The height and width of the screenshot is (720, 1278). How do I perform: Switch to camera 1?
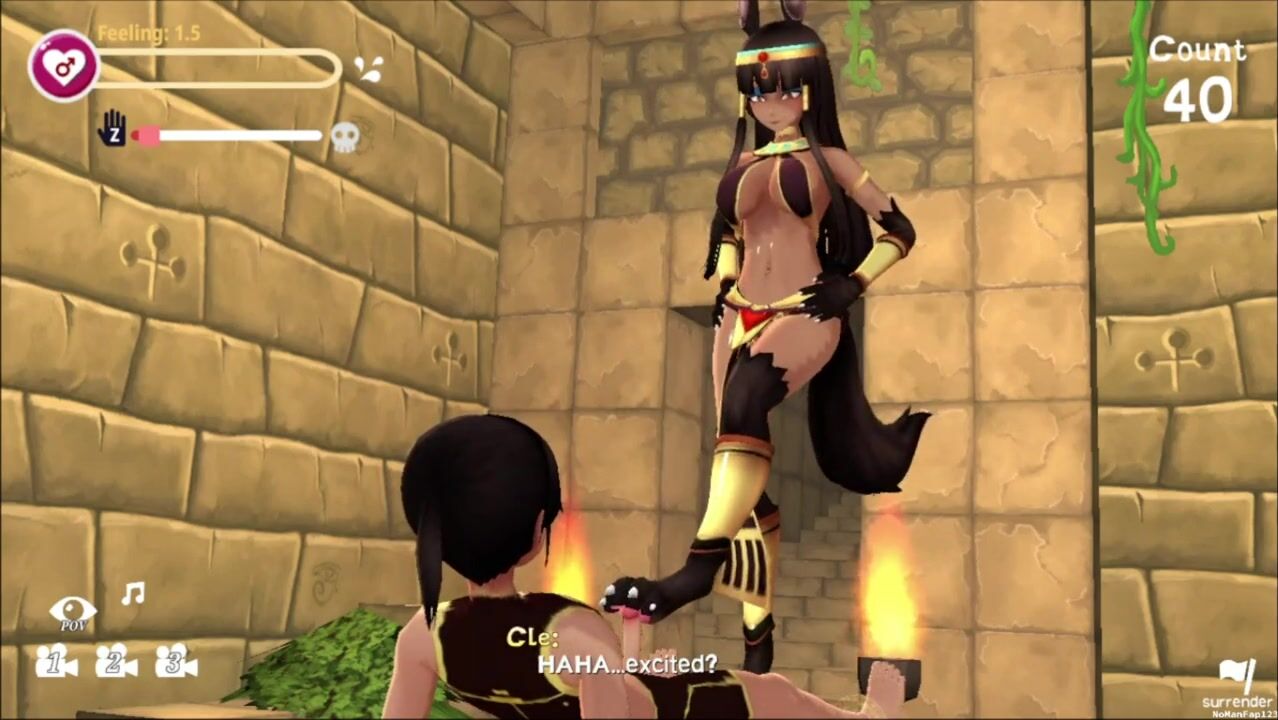(x=56, y=661)
